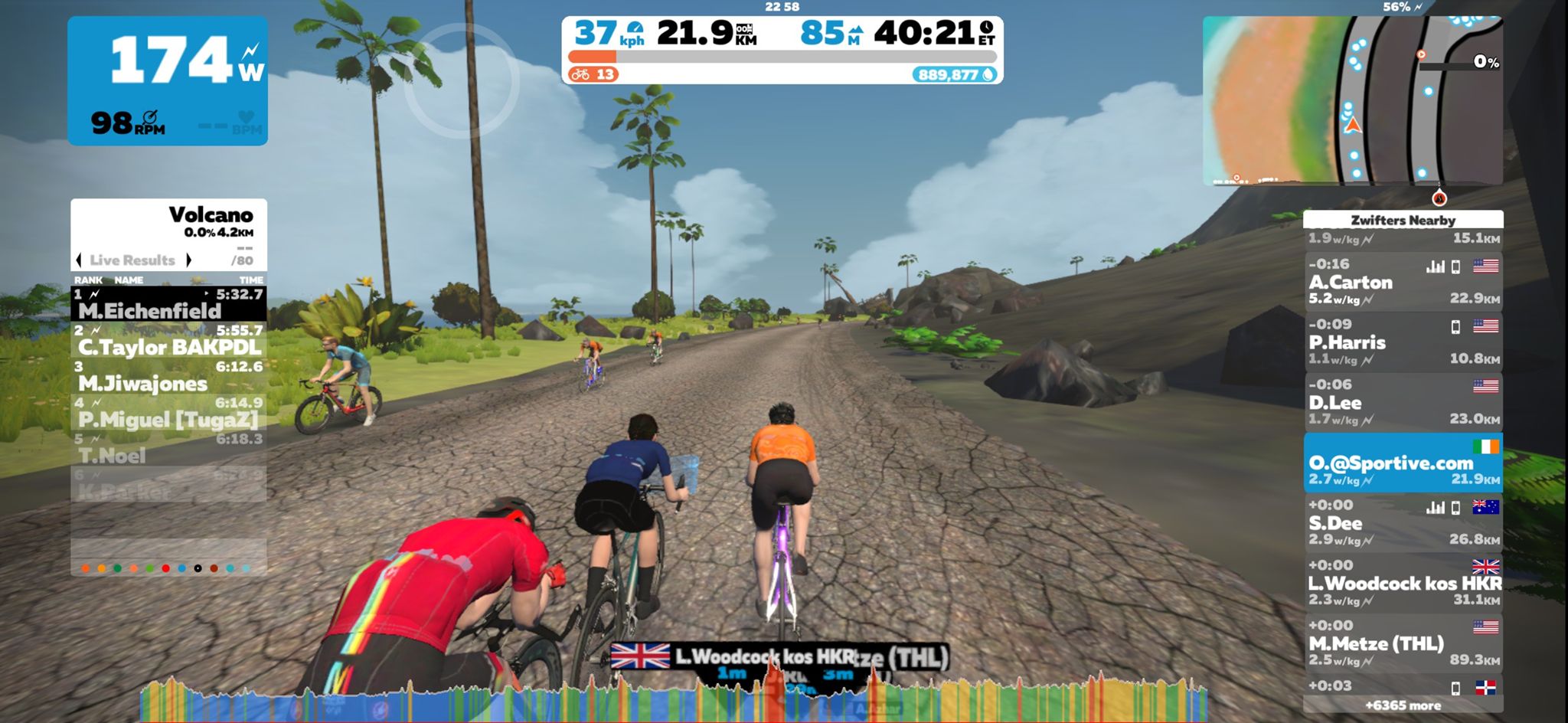Choose D.Lee from Zwifters Nearby

(x=1403, y=402)
